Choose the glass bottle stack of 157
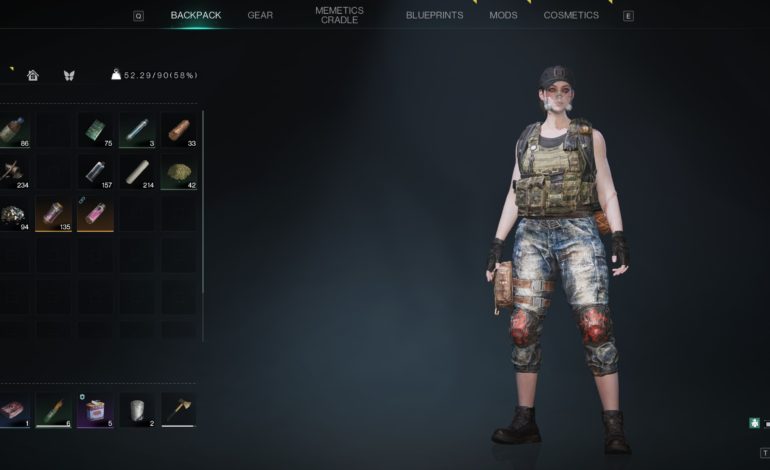The image size is (770, 470). point(94,172)
